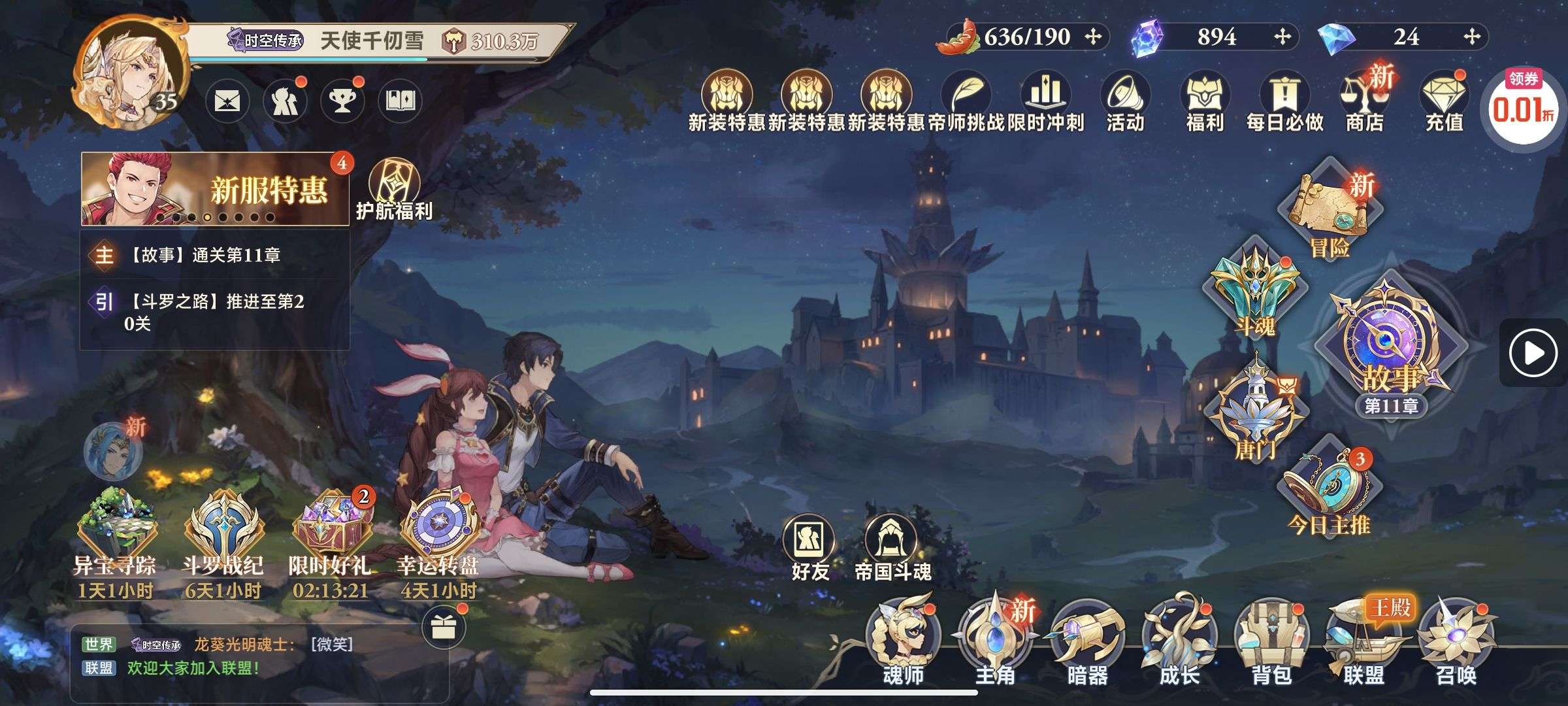
Task: Open the trophy achievements icon
Action: [x=342, y=101]
